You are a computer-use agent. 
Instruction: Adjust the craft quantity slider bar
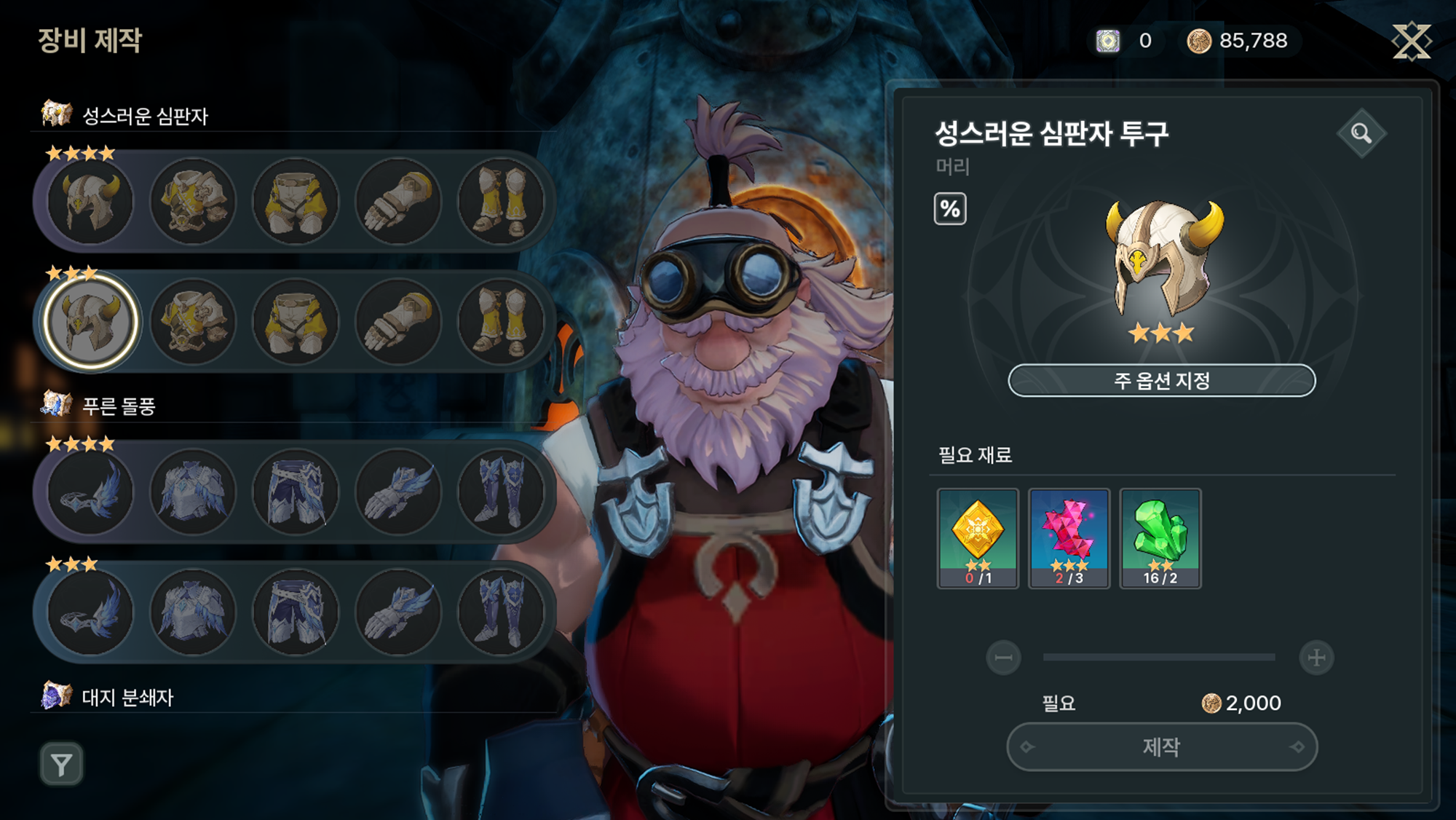coord(1159,658)
